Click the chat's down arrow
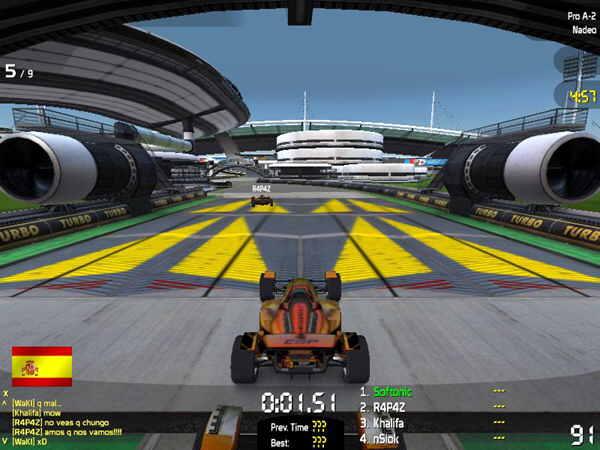 (5, 441)
